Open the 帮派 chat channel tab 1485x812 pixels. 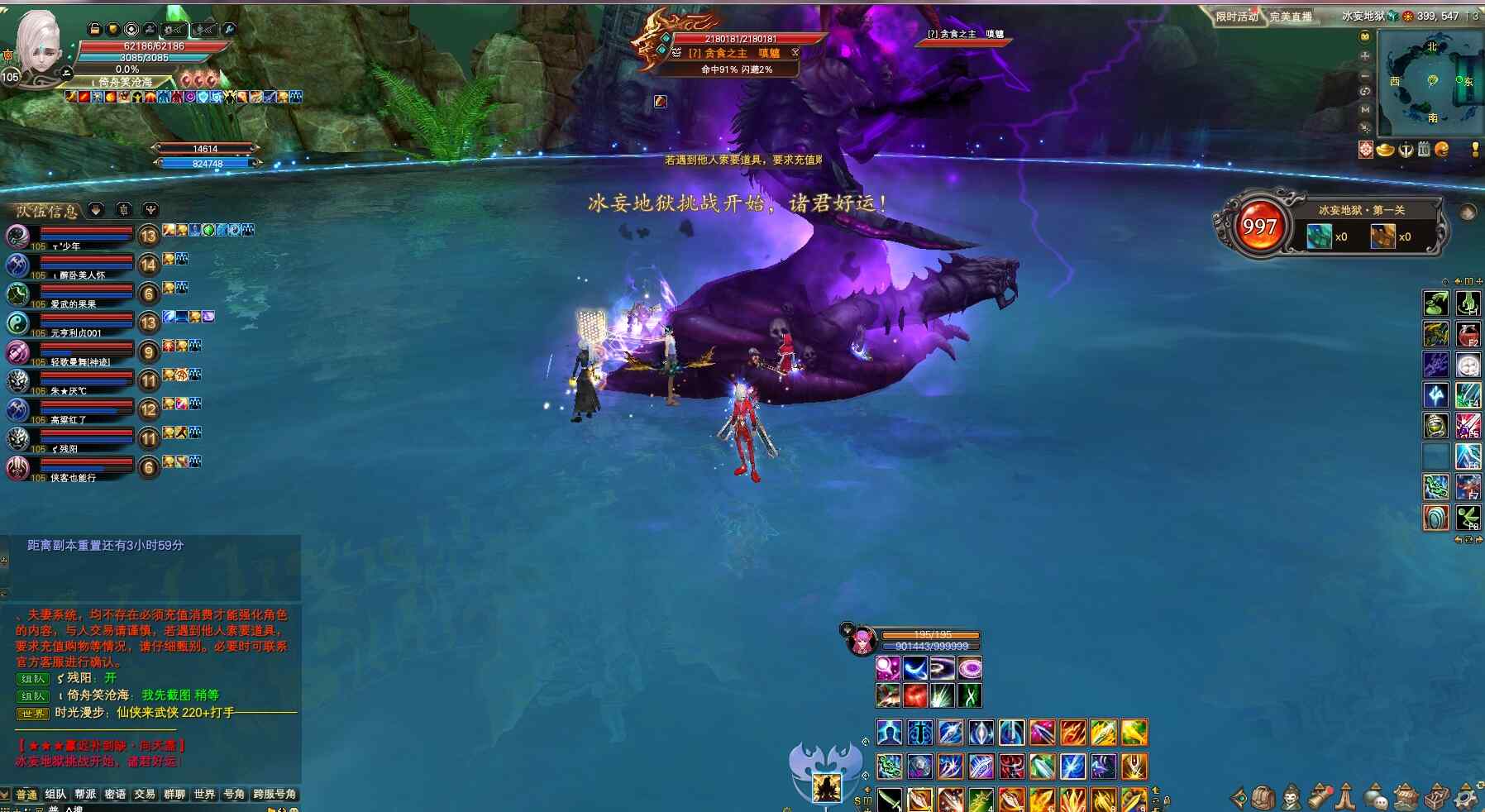(85, 795)
